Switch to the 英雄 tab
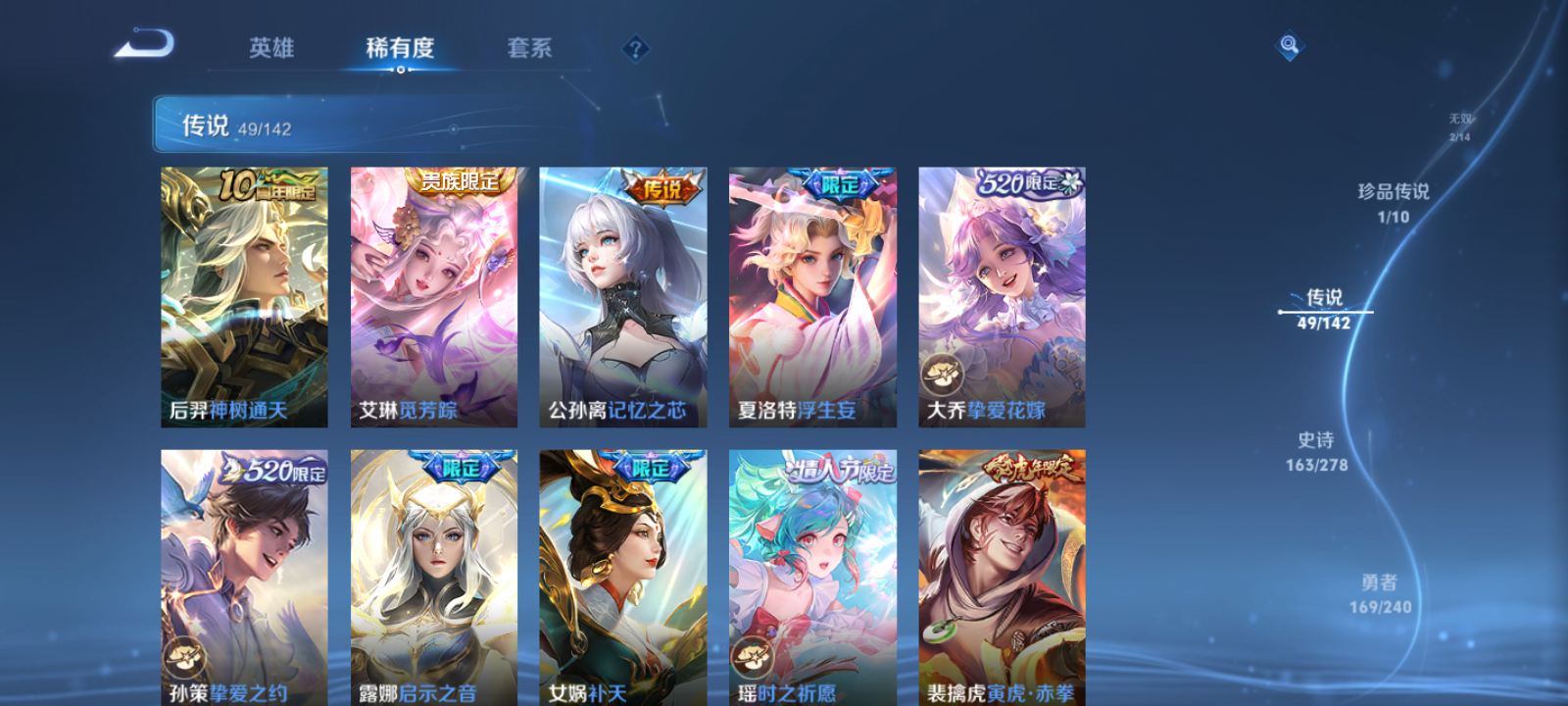 270,48
